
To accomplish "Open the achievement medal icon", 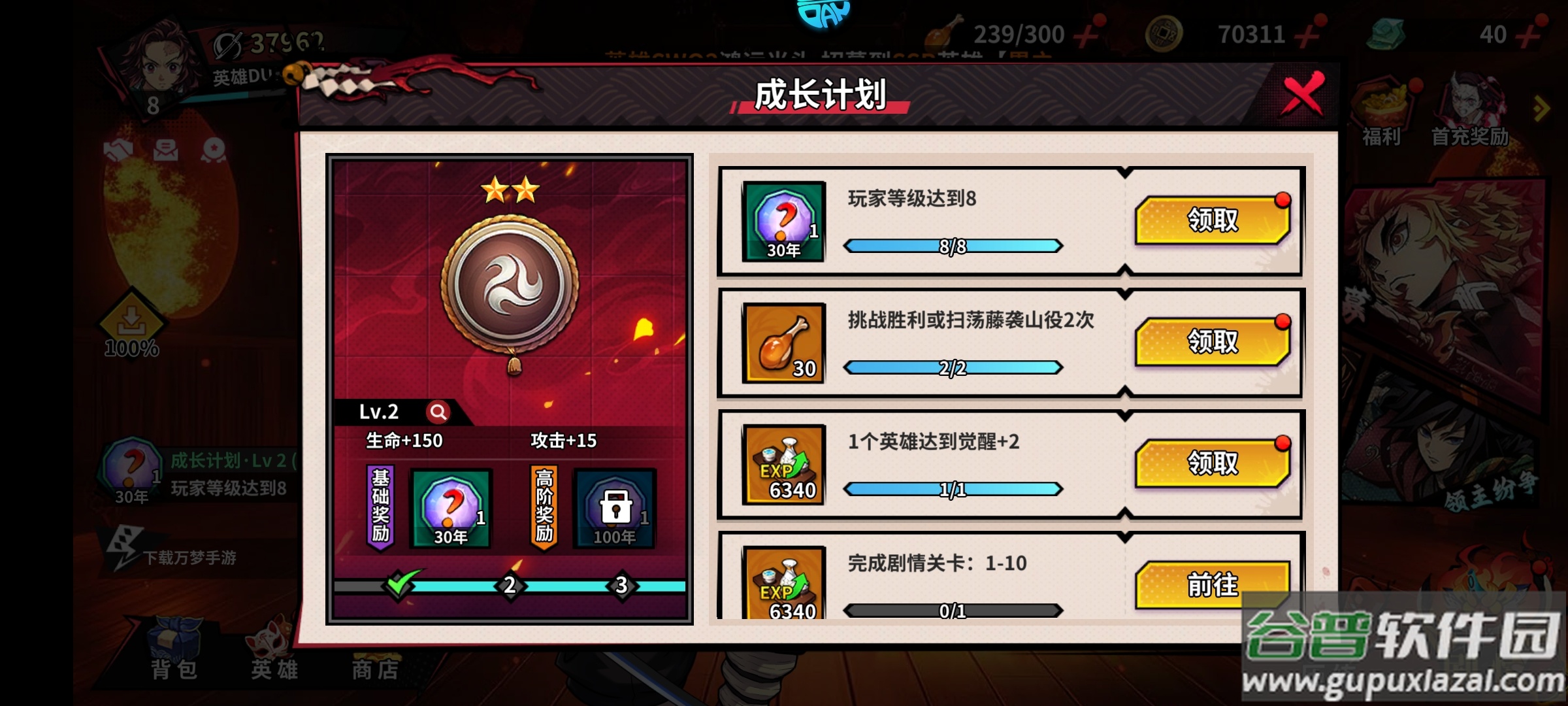I will [x=214, y=150].
